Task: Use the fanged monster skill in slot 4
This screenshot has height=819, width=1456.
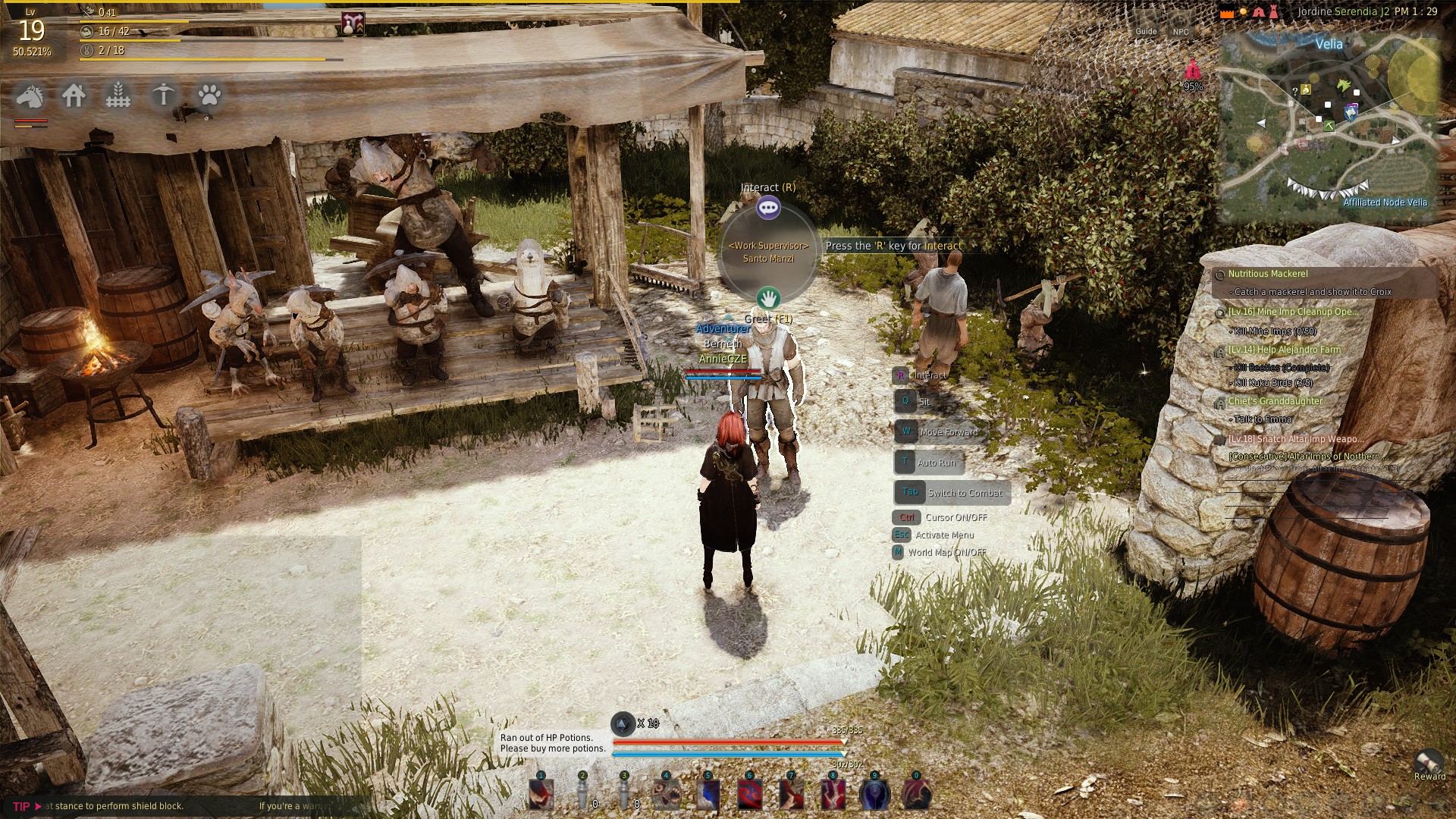Action: coord(667,794)
